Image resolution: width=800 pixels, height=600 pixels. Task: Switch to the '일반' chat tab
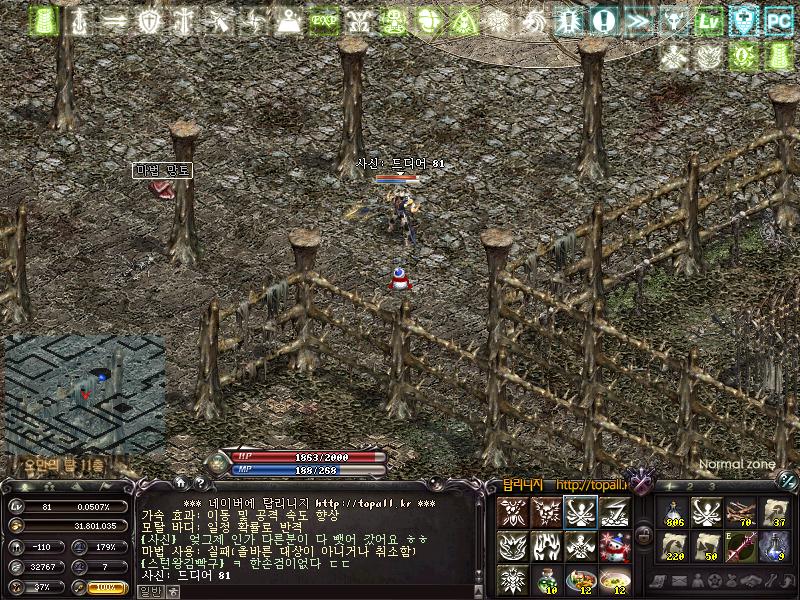pos(147,591)
